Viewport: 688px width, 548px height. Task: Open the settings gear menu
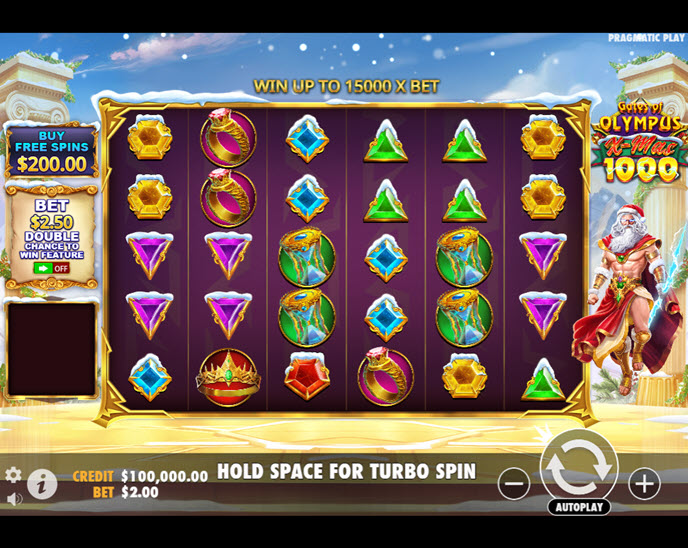click(13, 475)
